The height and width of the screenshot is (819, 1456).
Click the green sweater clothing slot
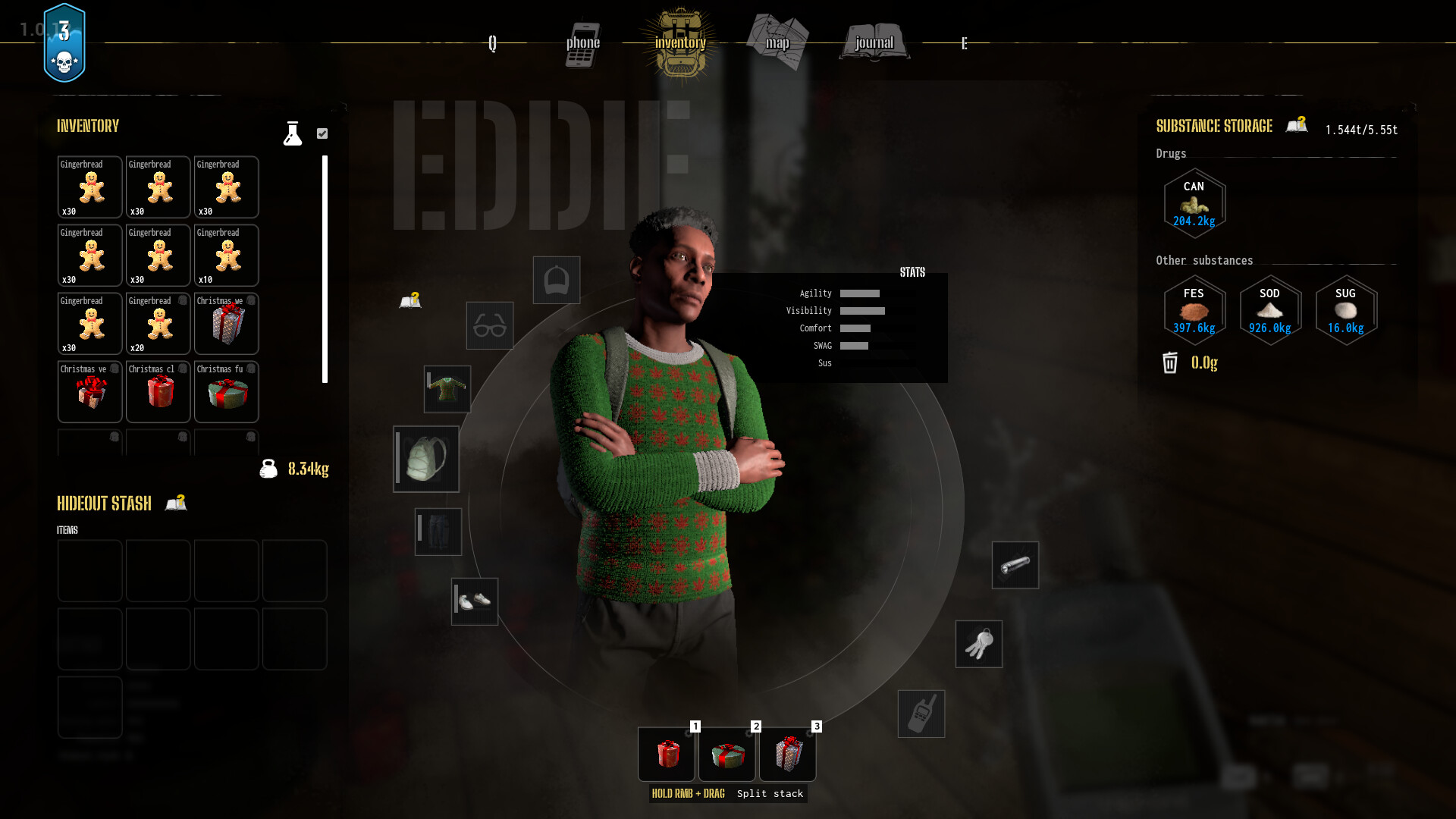coord(447,389)
